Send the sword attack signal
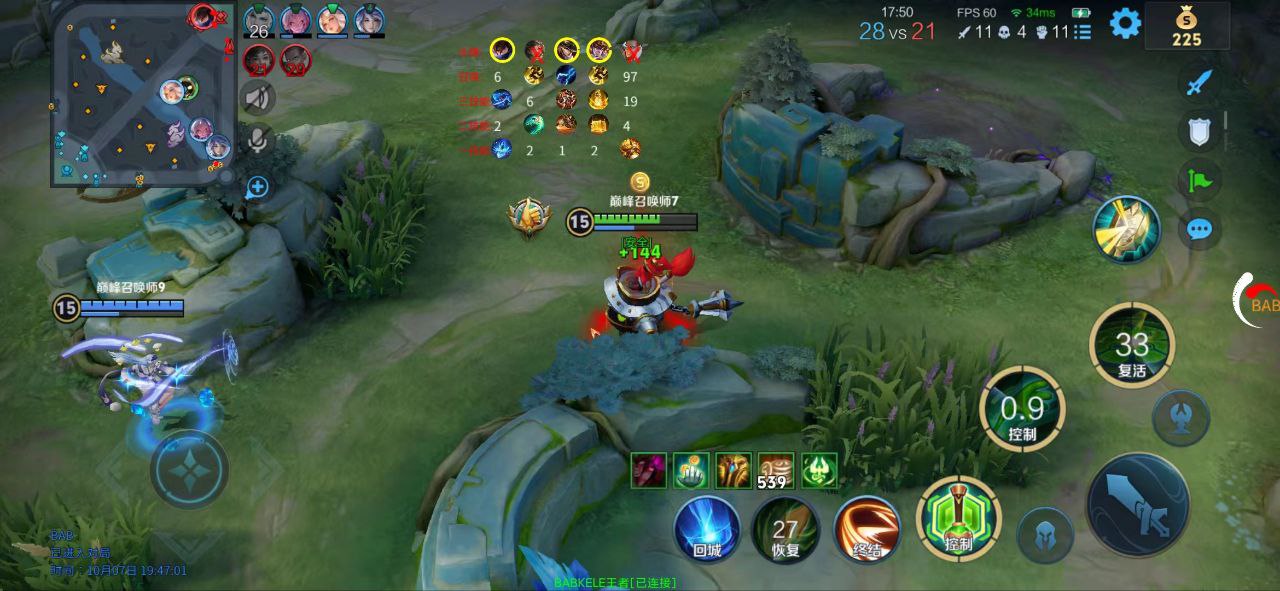 [x=1199, y=82]
